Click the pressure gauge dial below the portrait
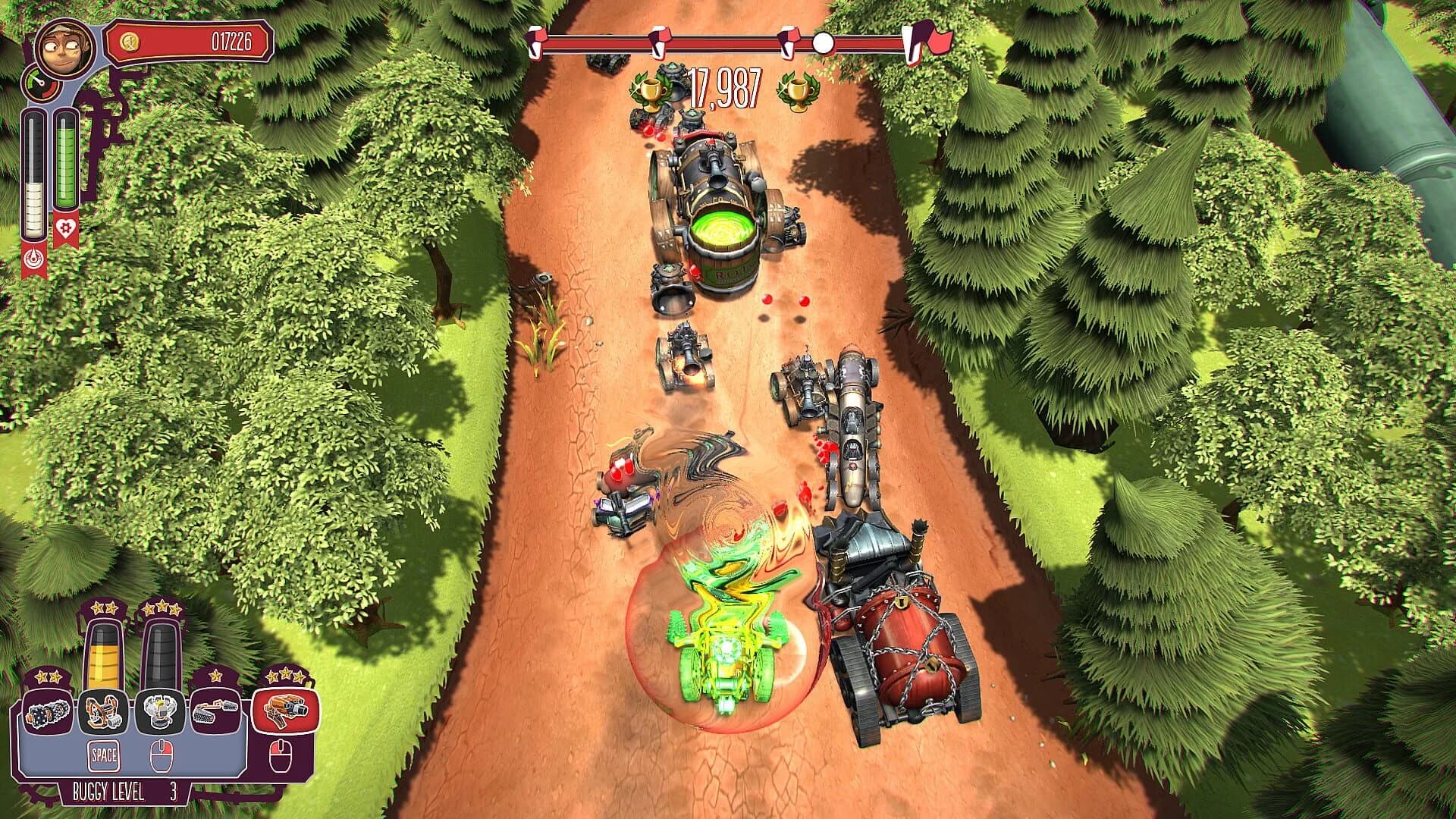 click(x=41, y=84)
